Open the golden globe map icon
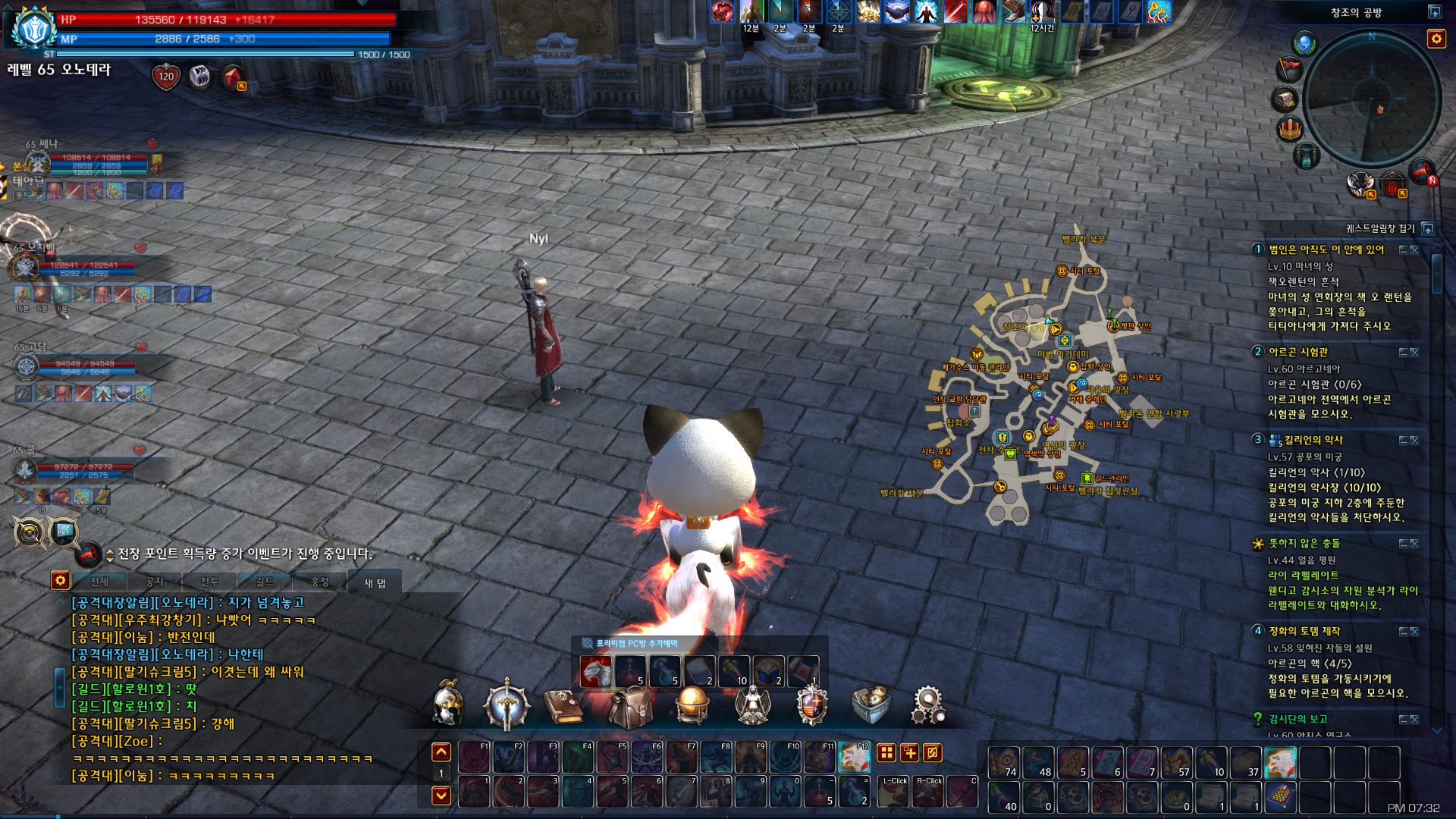The image size is (1456, 819). 692,705
